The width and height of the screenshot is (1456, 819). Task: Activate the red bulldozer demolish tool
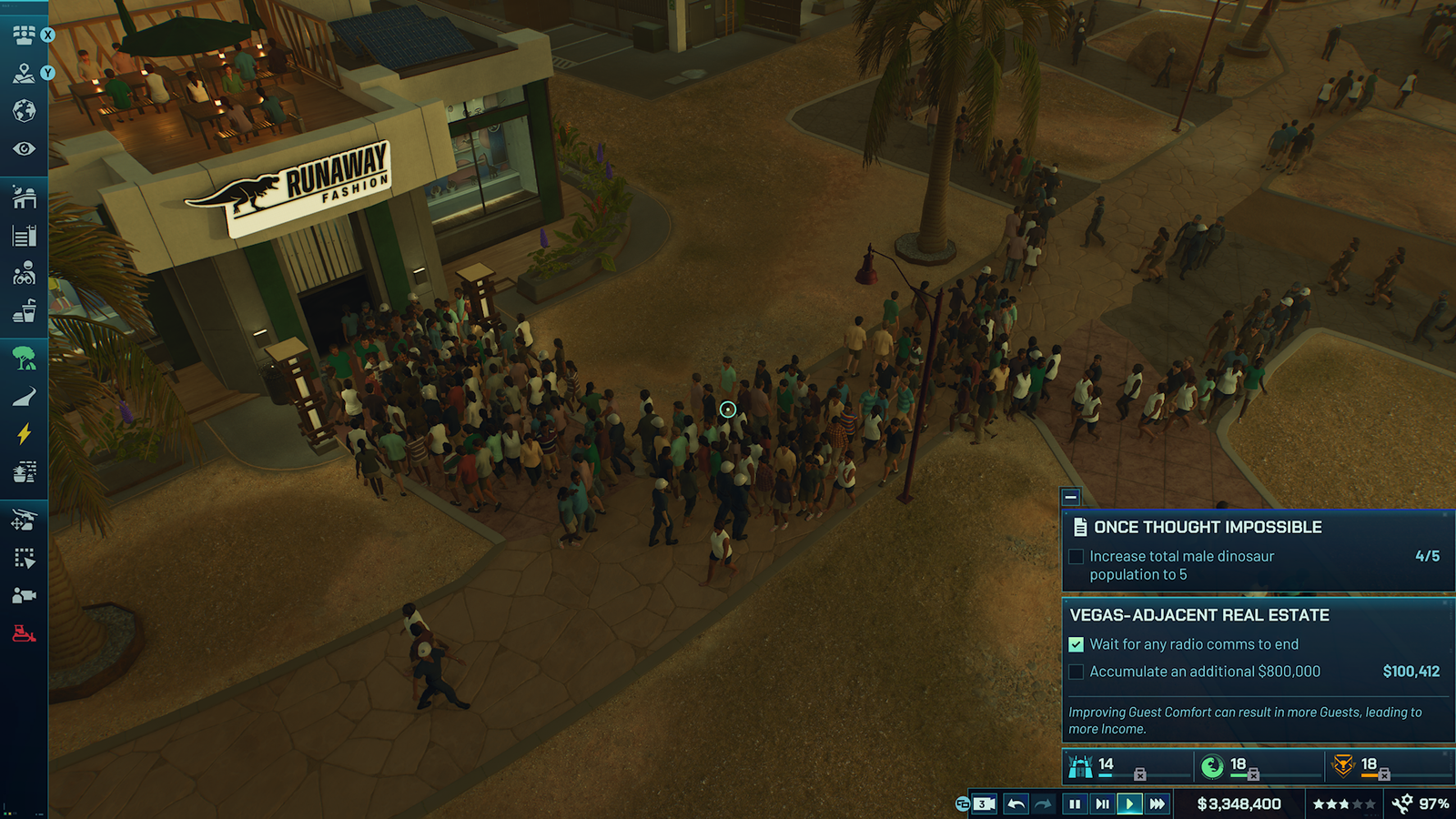(24, 633)
